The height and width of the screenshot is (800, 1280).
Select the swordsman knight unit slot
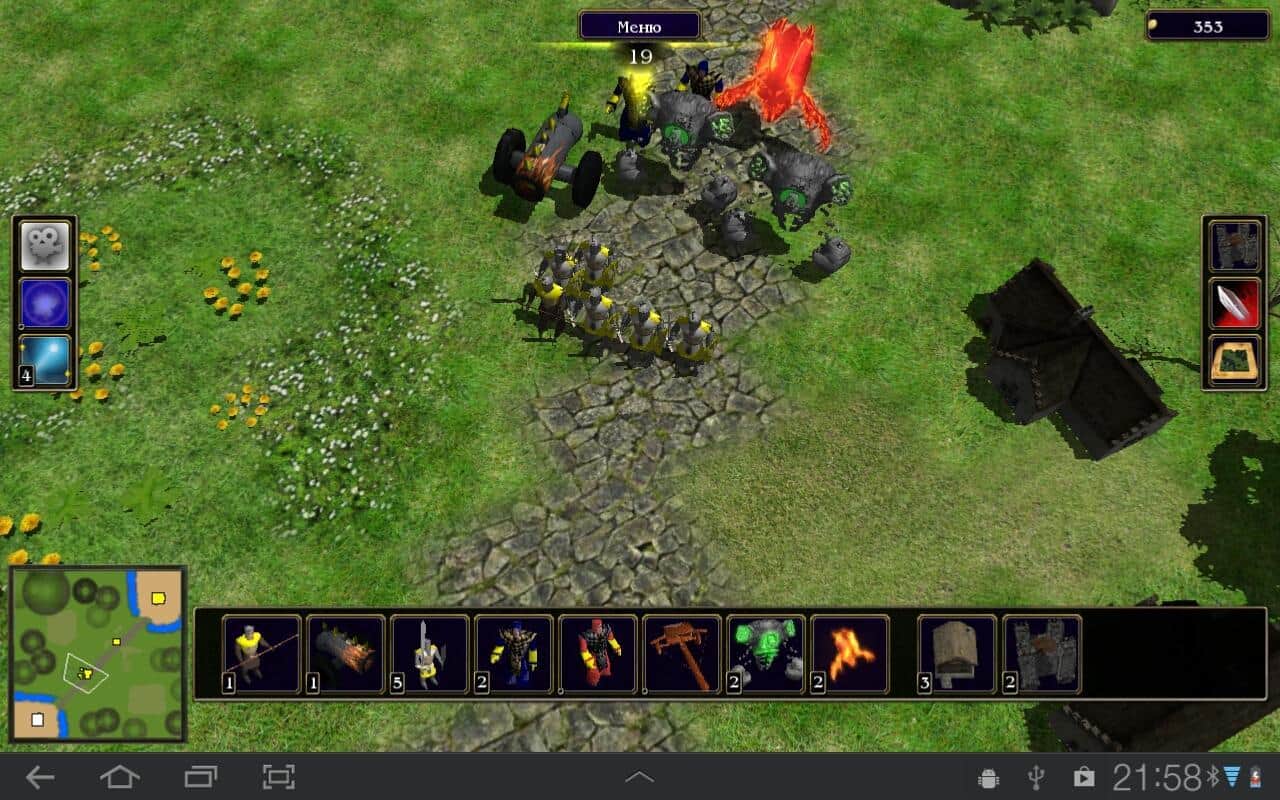(430, 655)
